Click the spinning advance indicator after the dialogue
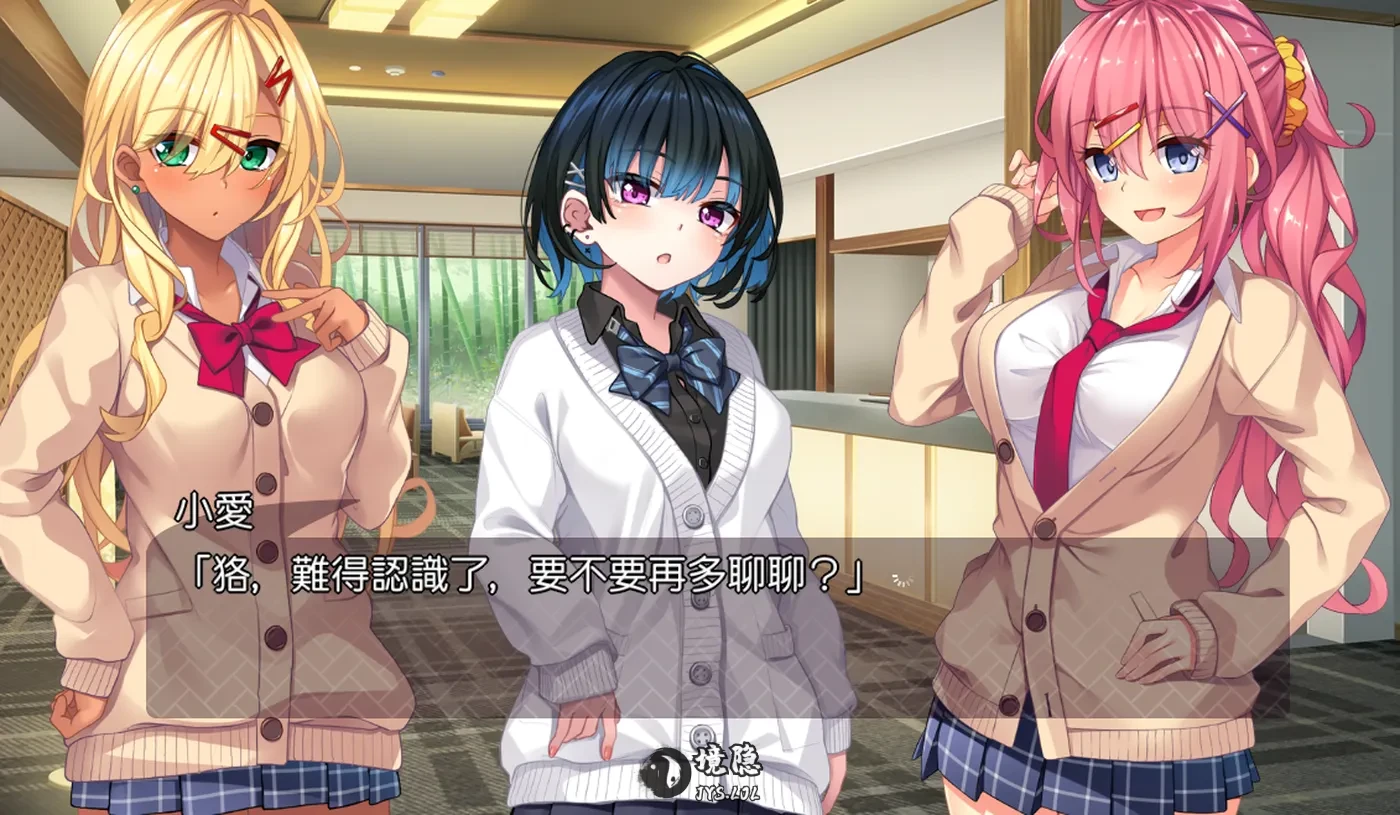This screenshot has height=815, width=1400. coord(901,580)
